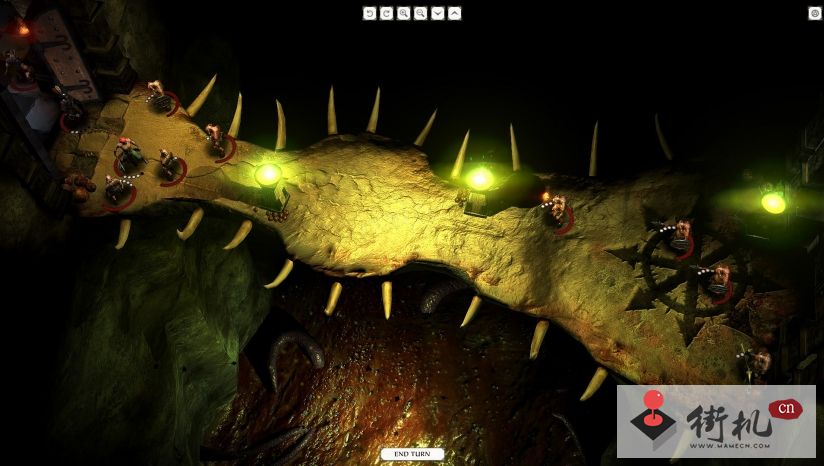The image size is (824, 466).
Task: Rotate the camera clockwise
Action: (x=386, y=13)
